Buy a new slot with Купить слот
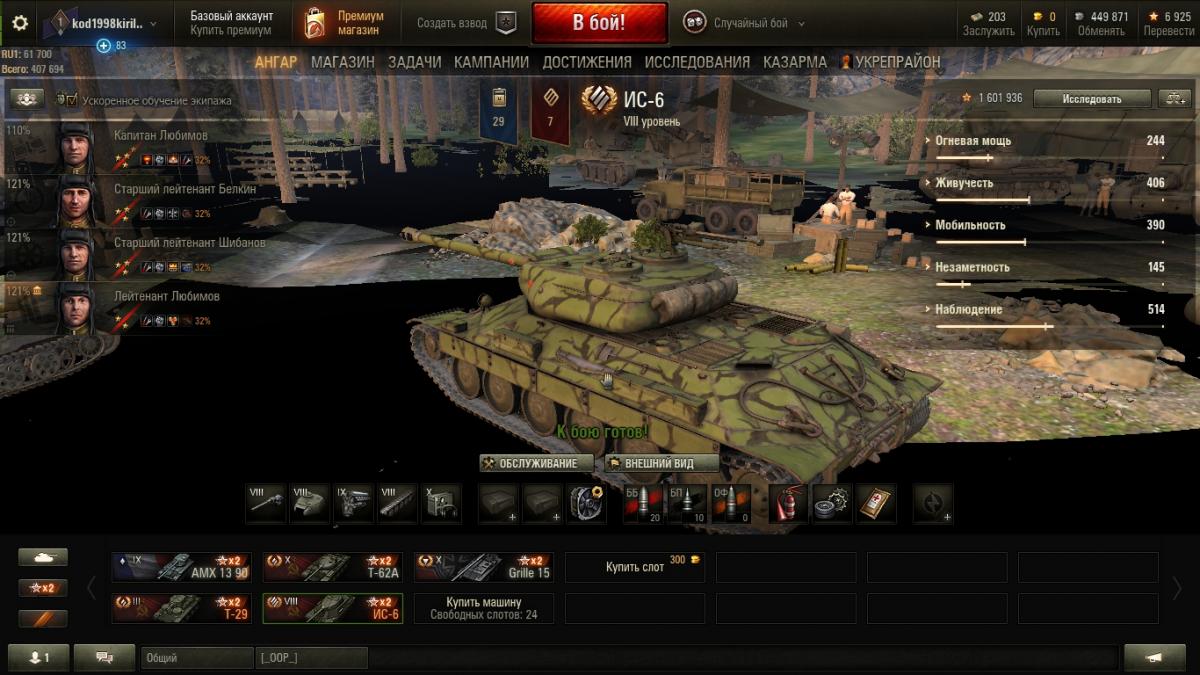The height and width of the screenshot is (675, 1200). (635, 567)
